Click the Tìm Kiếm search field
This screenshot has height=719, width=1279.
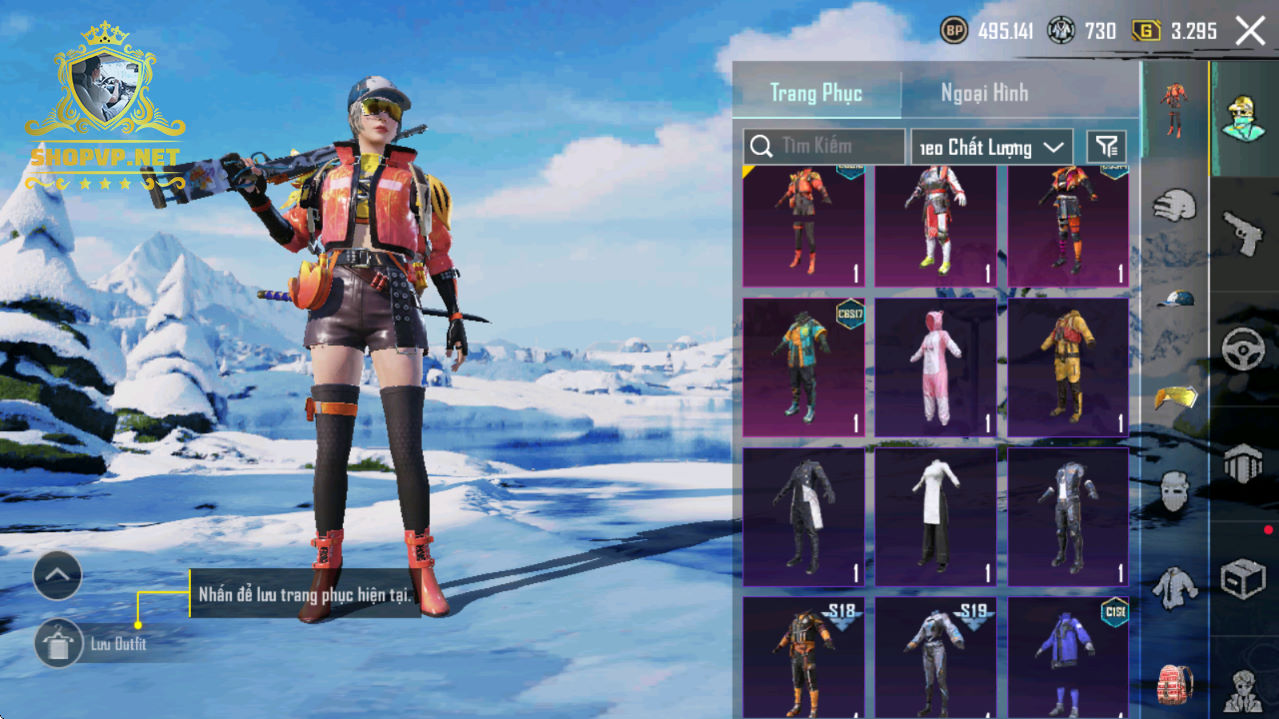point(825,147)
